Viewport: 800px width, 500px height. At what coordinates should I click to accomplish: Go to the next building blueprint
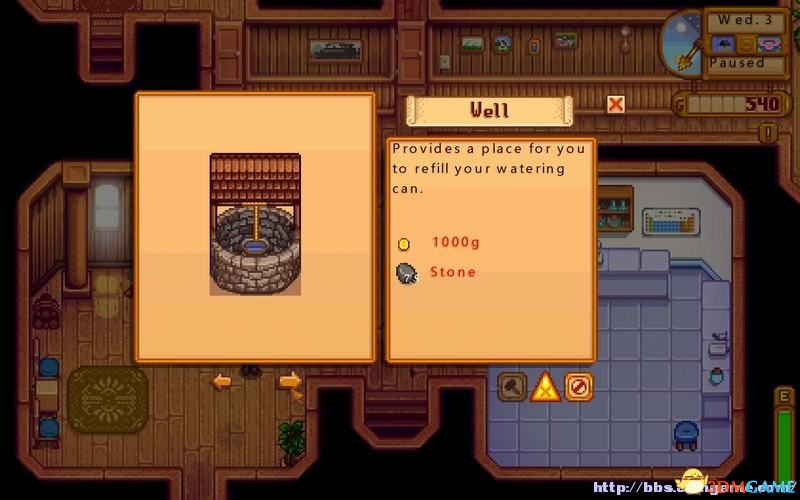(290, 381)
